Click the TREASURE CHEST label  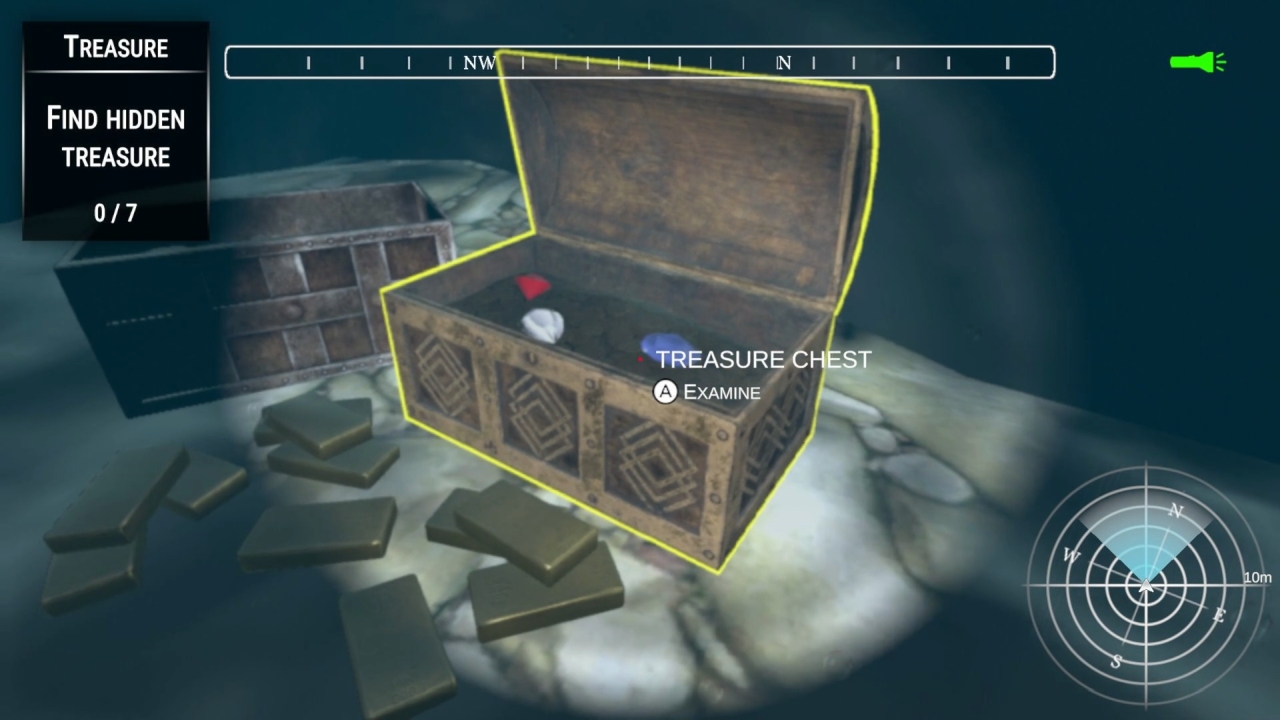tap(762, 360)
